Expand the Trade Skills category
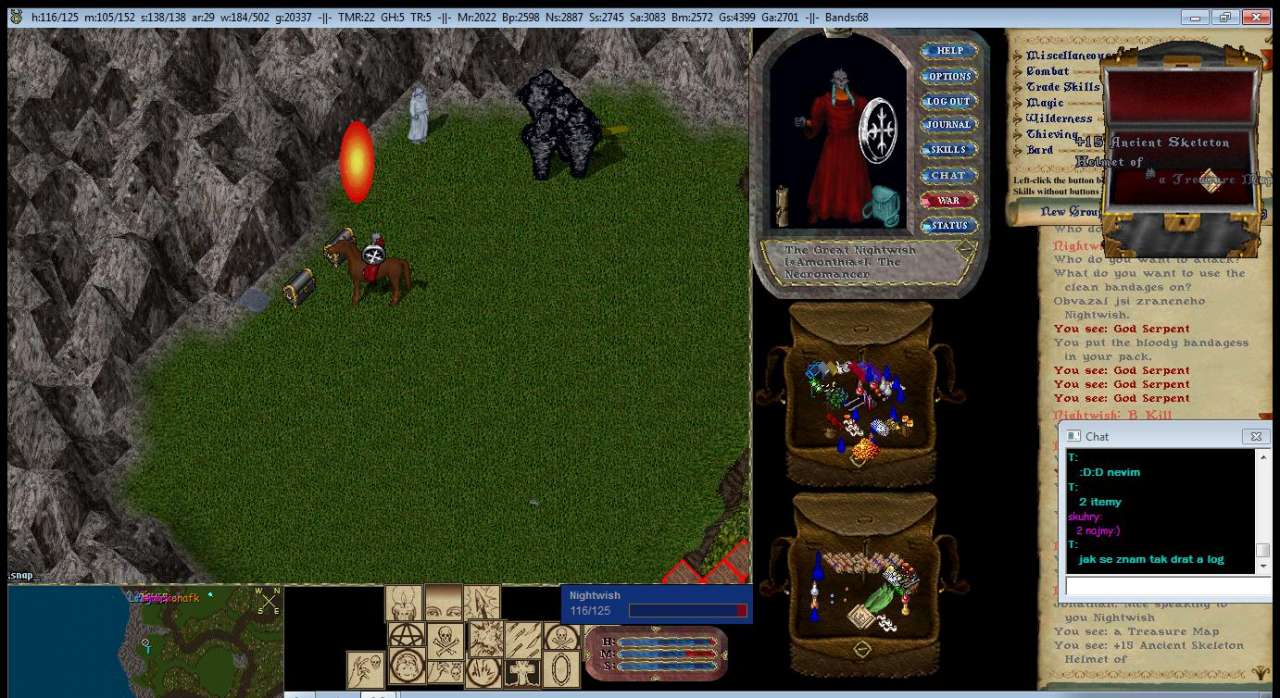This screenshot has width=1280, height=698. coord(1062,87)
